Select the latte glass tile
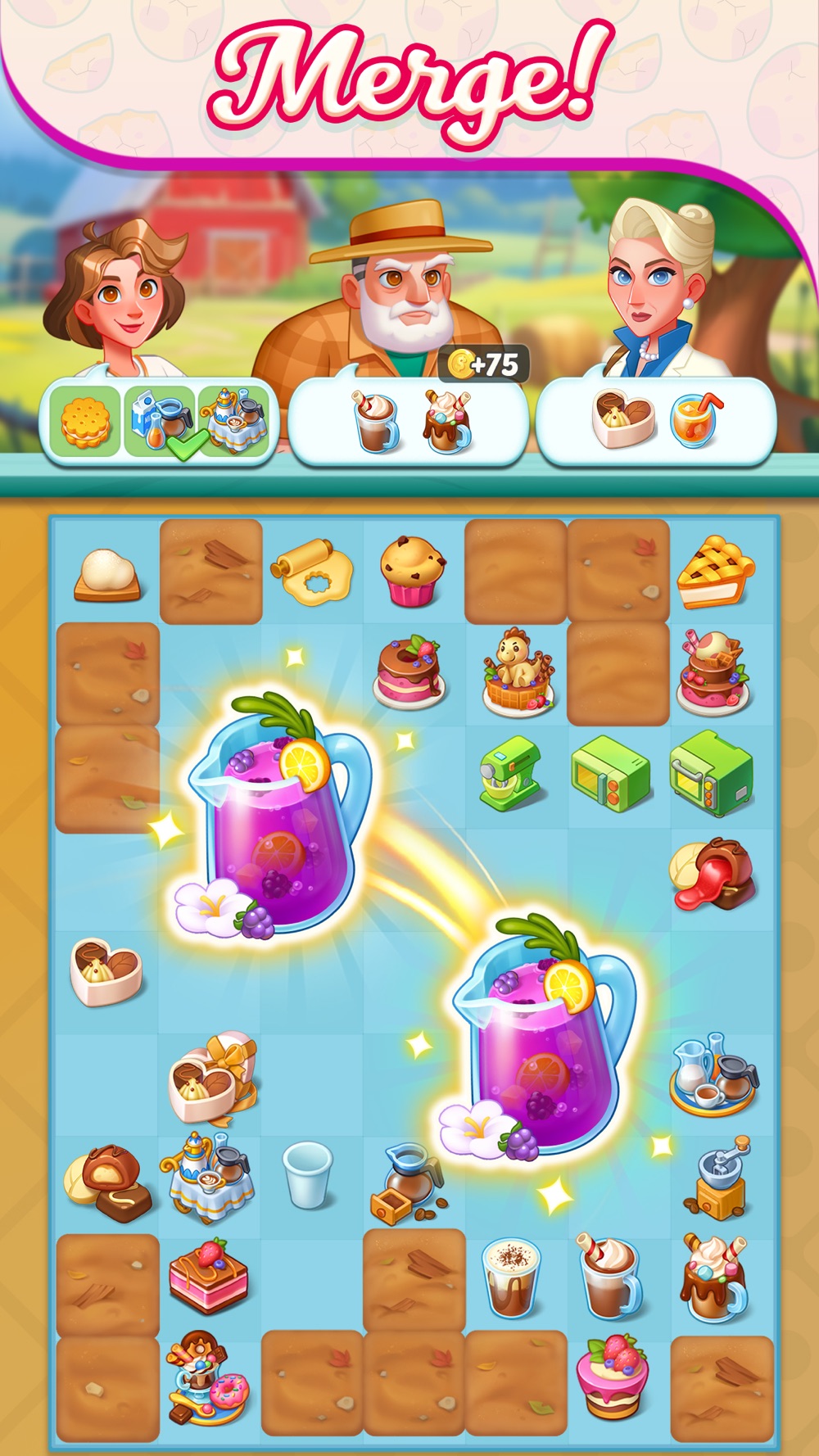 [x=511, y=1277]
